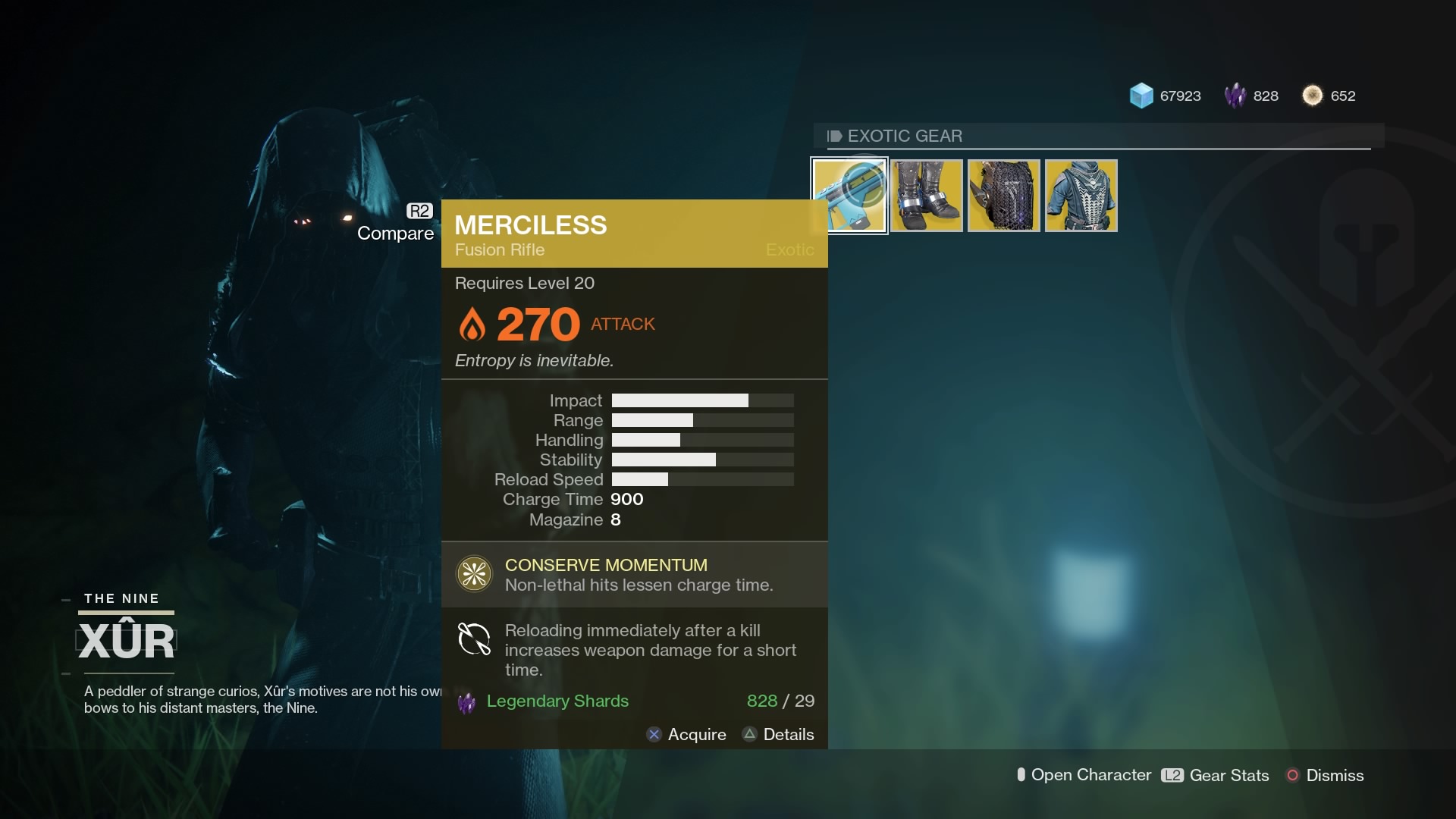Select the Conserve Momentum perk icon
Viewport: 1456px width, 819px height.
click(x=474, y=574)
